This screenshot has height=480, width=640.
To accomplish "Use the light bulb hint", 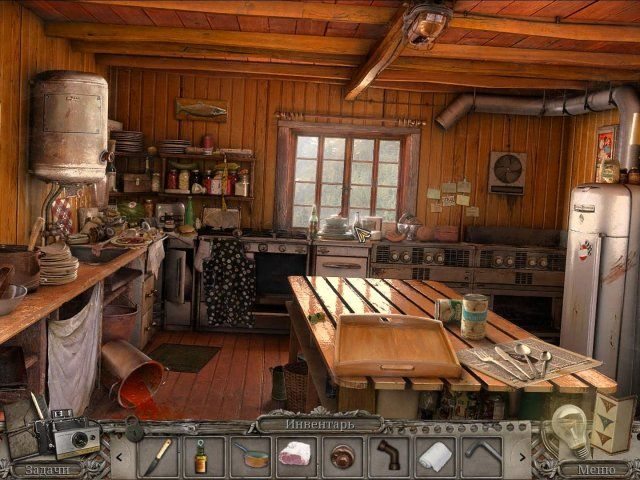I will click(570, 426).
